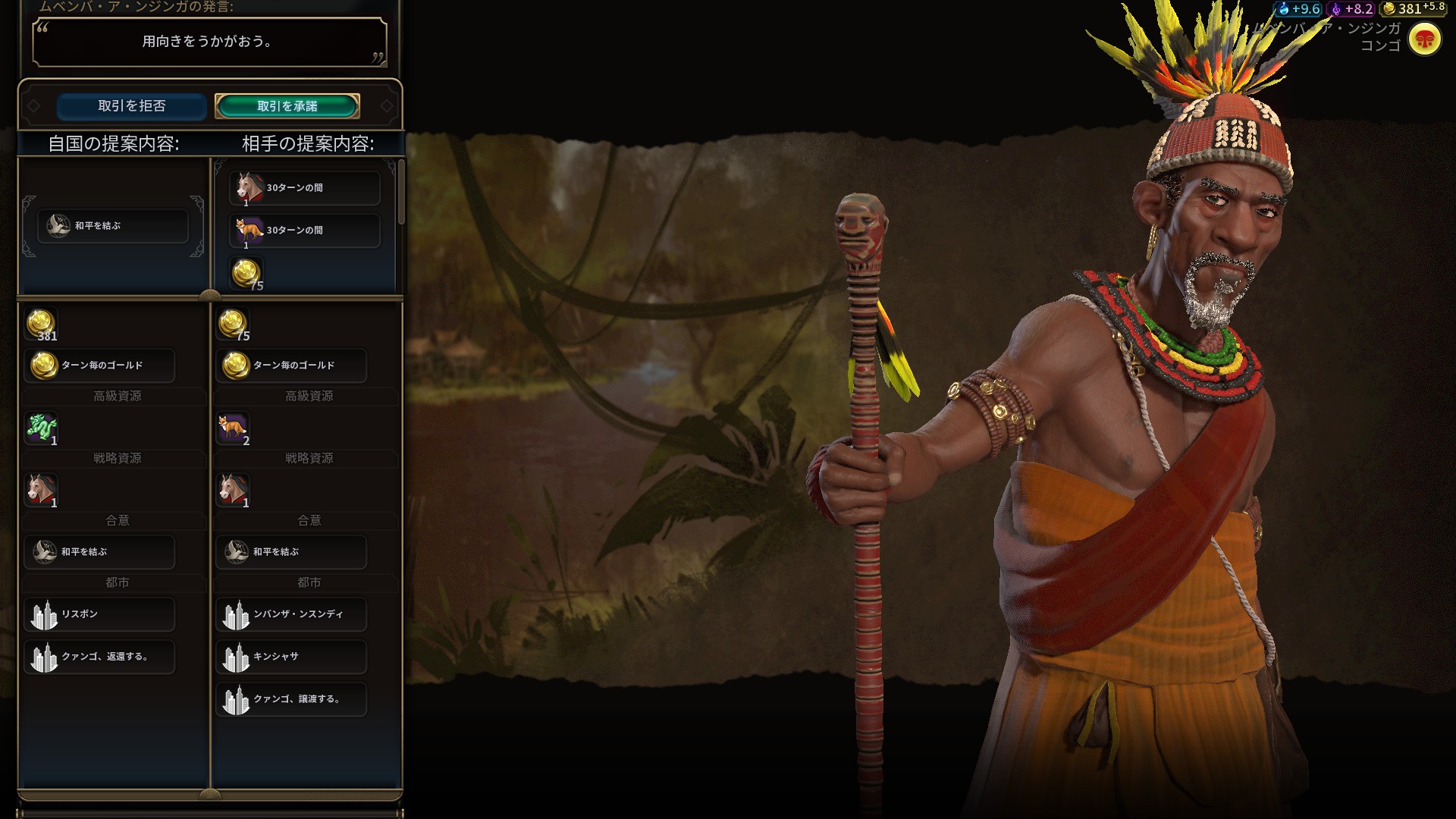This screenshot has width=1456, height=819.
Task: Choose クァンゴ、返還する city option
Action: click(x=99, y=657)
